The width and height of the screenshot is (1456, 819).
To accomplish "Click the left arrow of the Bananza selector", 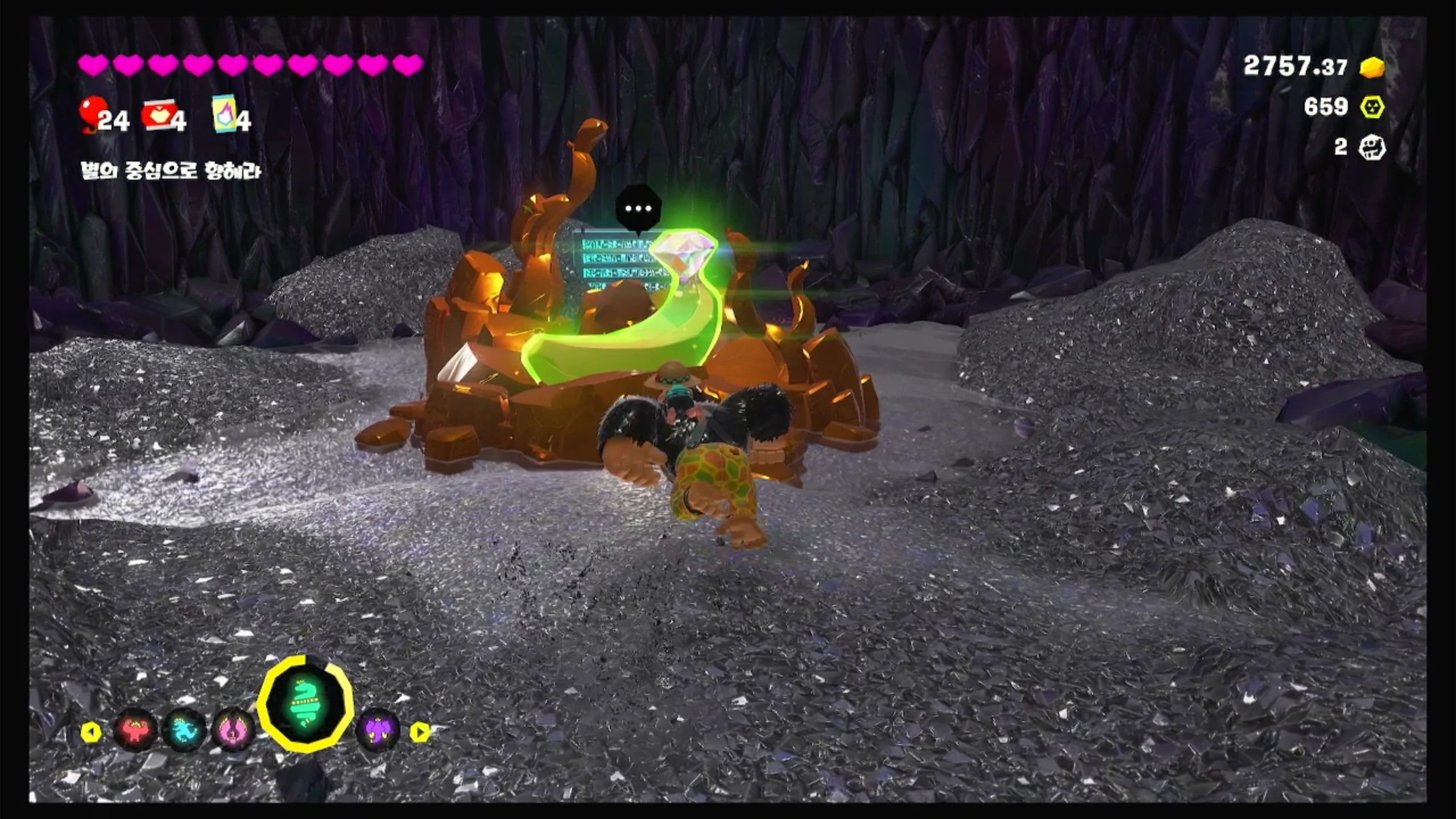I will (x=91, y=733).
